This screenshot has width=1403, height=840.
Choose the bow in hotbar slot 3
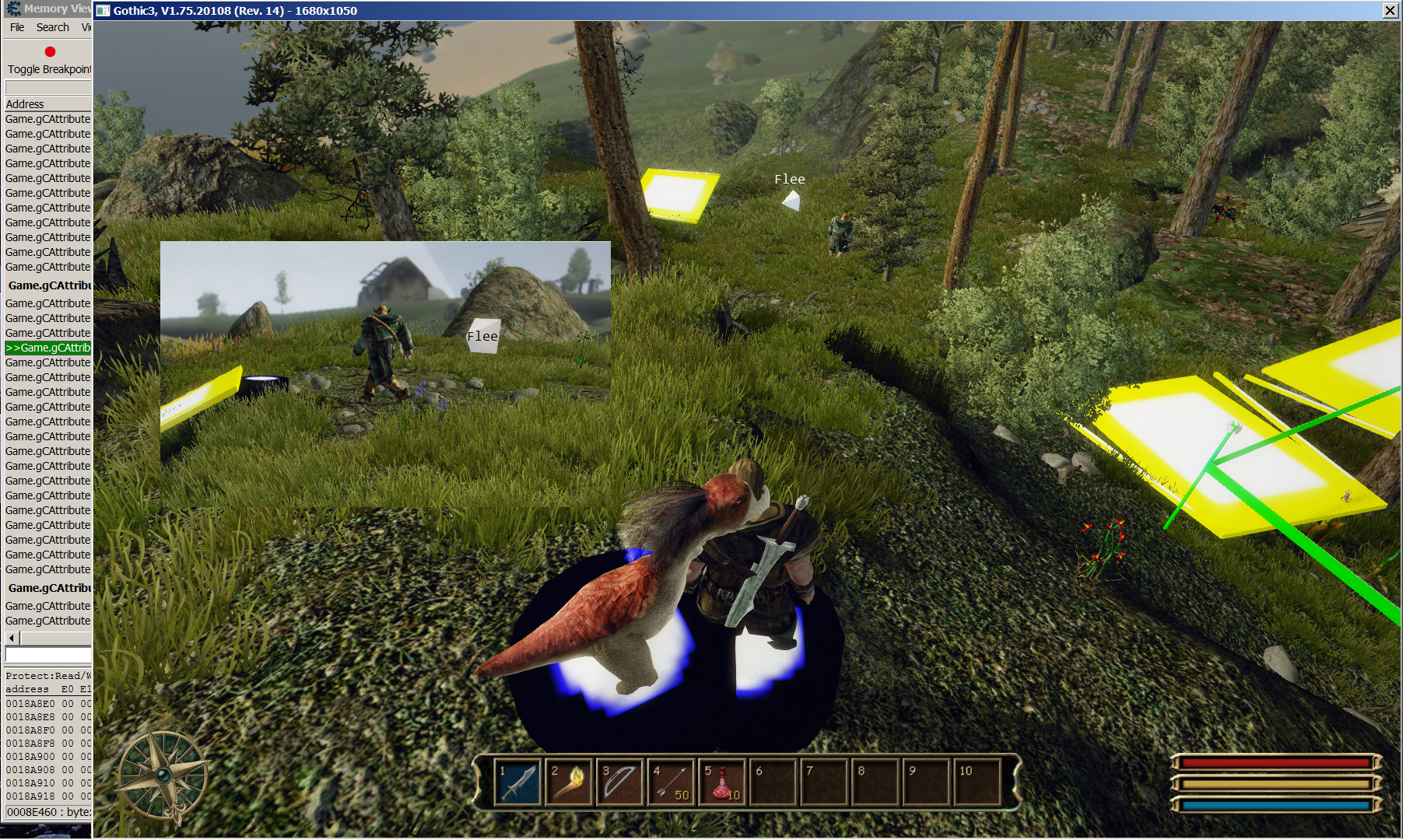[620, 782]
